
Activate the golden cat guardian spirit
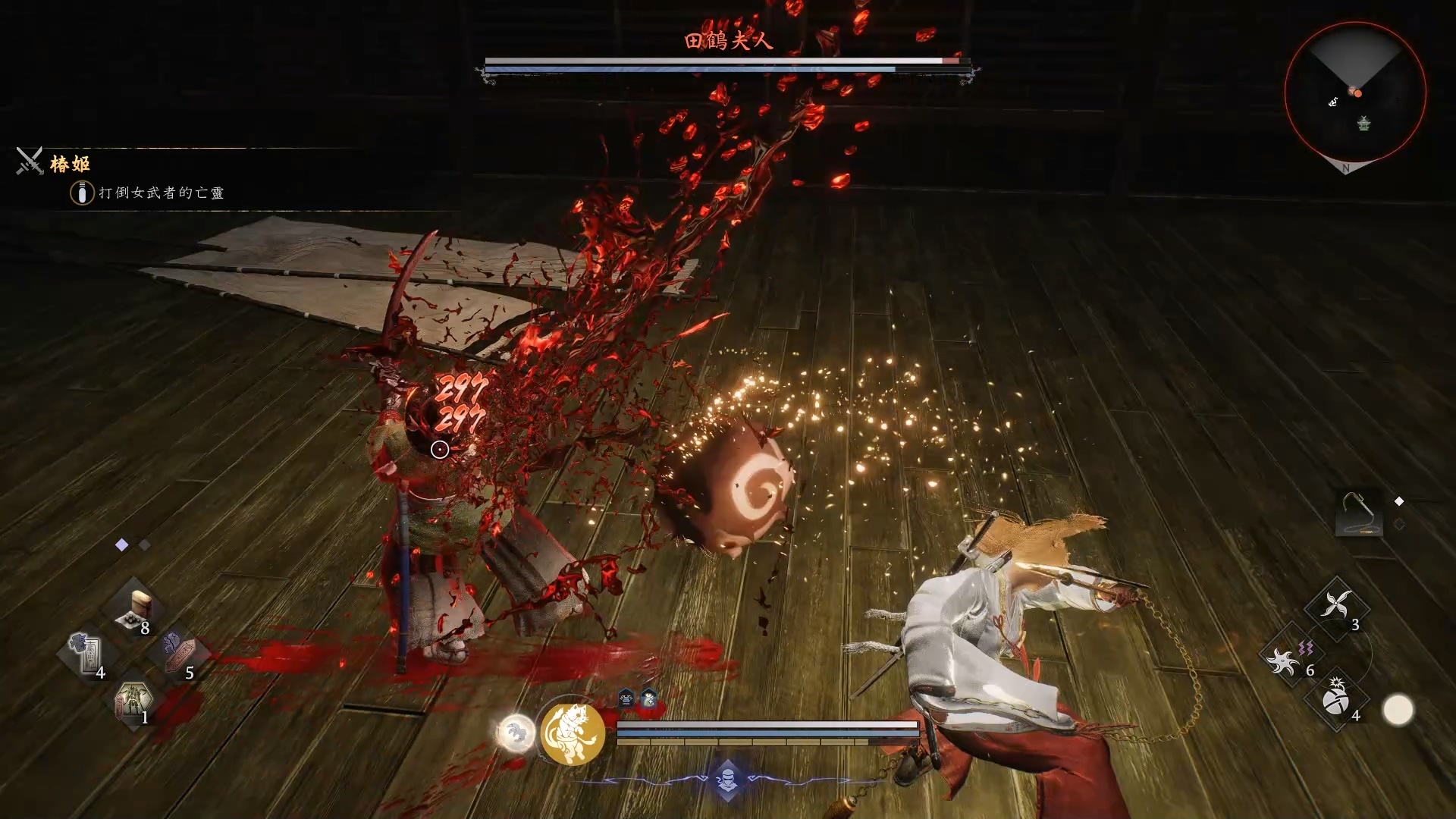tap(573, 733)
